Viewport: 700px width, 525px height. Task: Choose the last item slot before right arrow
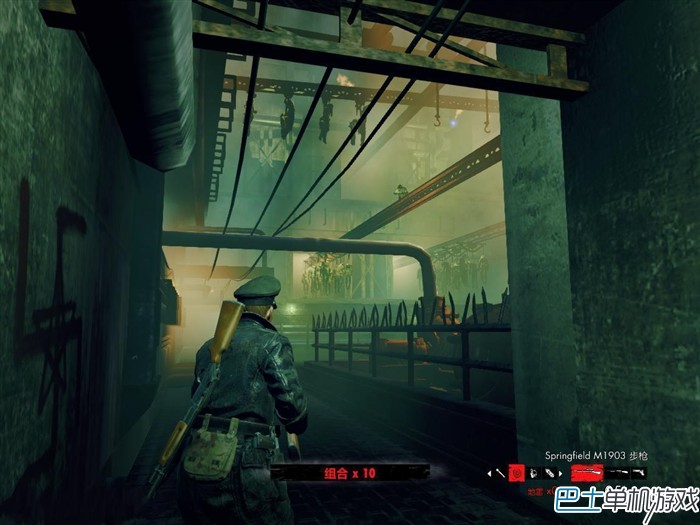(548, 472)
